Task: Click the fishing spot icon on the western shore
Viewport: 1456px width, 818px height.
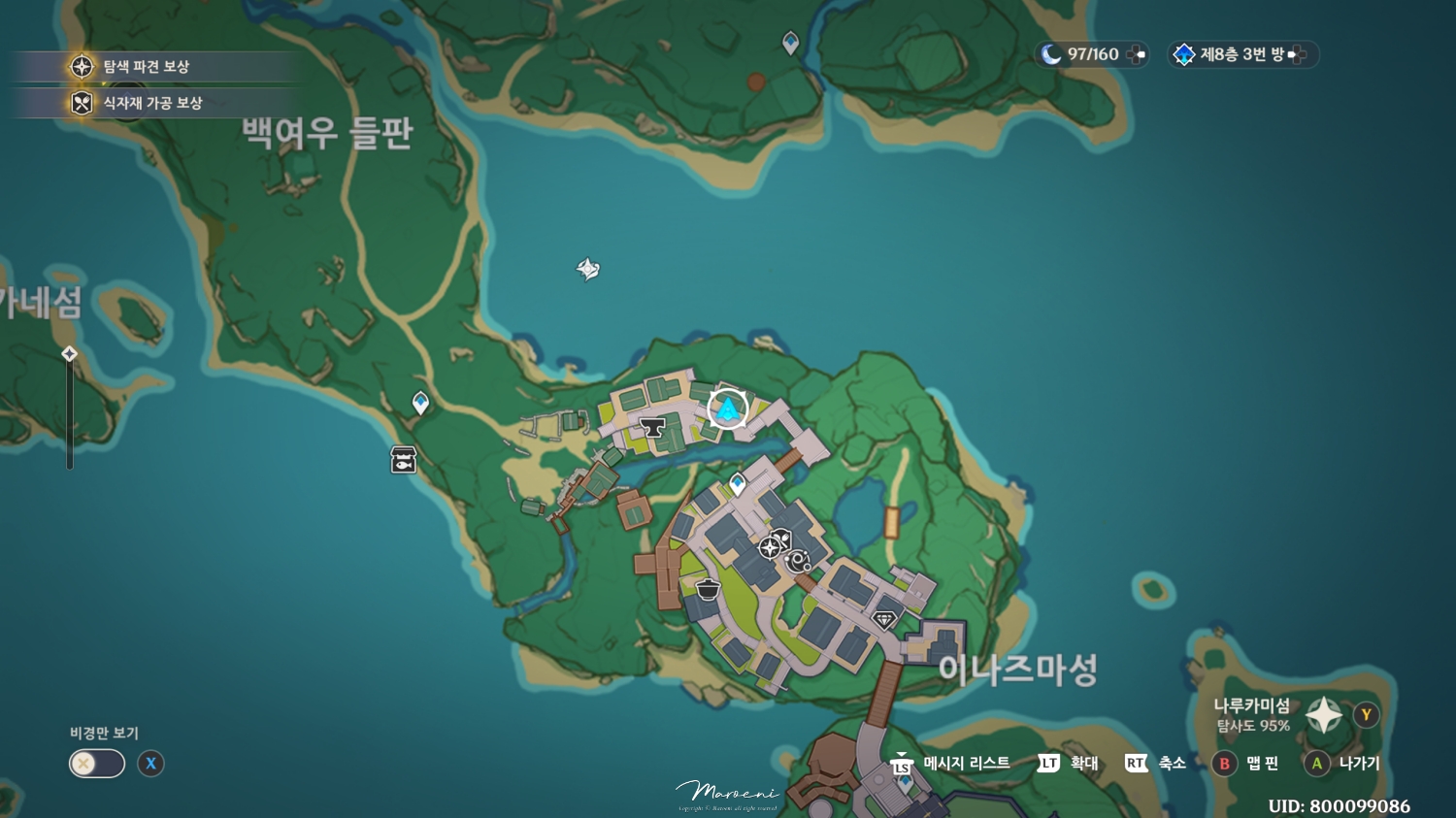Action: coord(402,458)
